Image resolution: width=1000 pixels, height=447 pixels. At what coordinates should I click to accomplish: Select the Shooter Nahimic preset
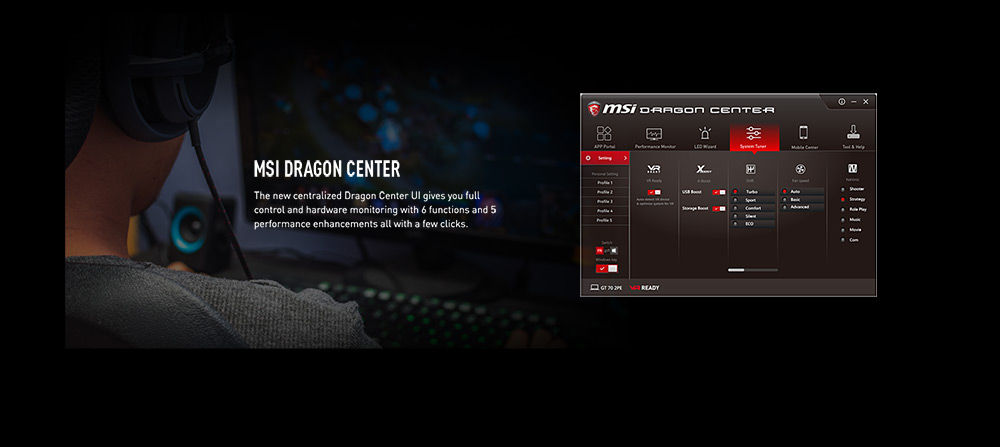(x=856, y=189)
